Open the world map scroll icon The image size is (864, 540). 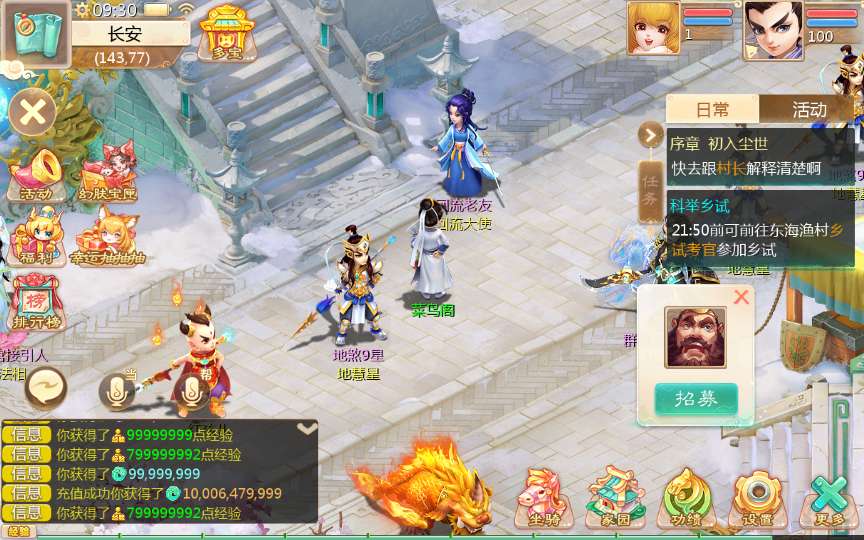pos(35,34)
